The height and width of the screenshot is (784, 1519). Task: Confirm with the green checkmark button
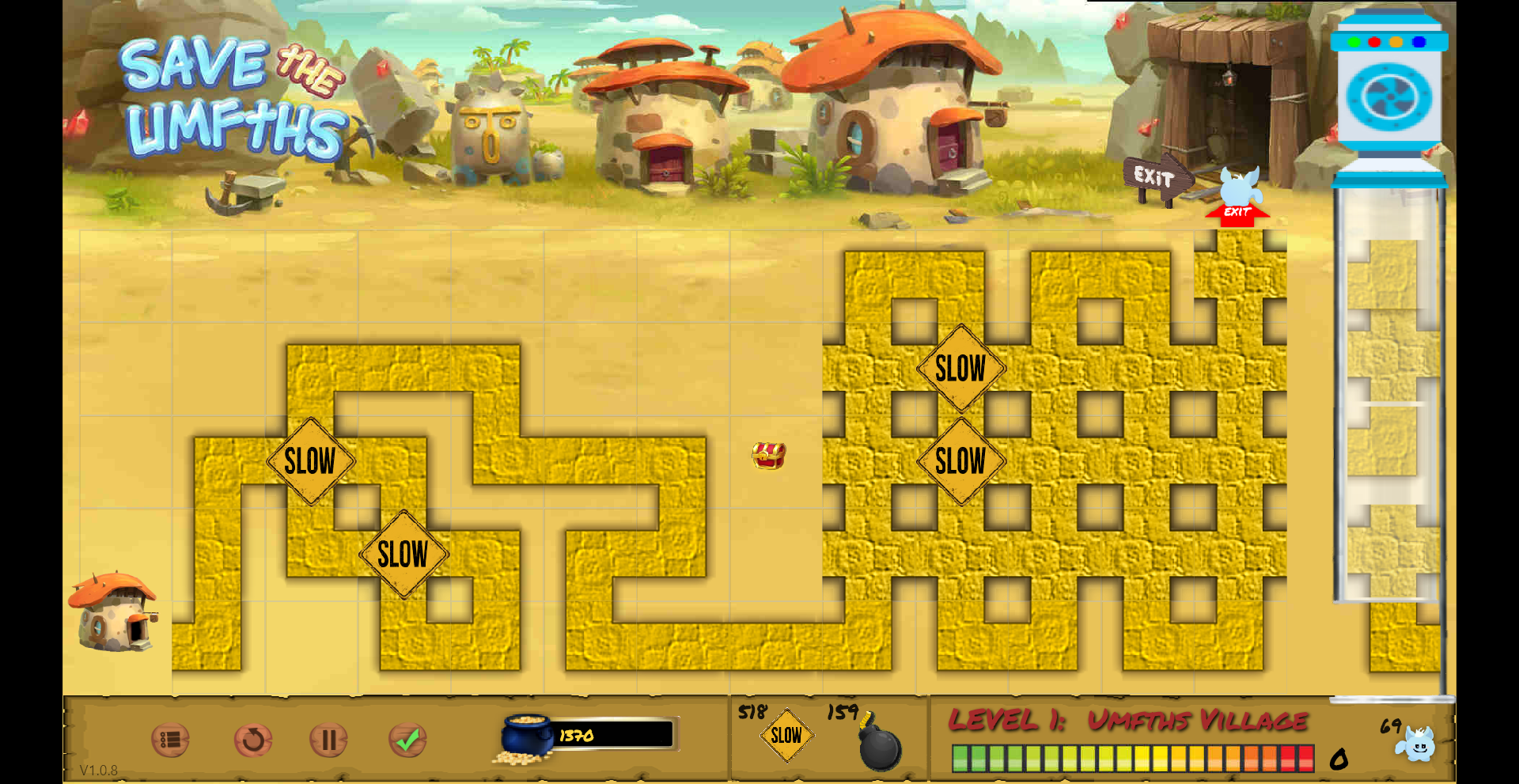407,740
